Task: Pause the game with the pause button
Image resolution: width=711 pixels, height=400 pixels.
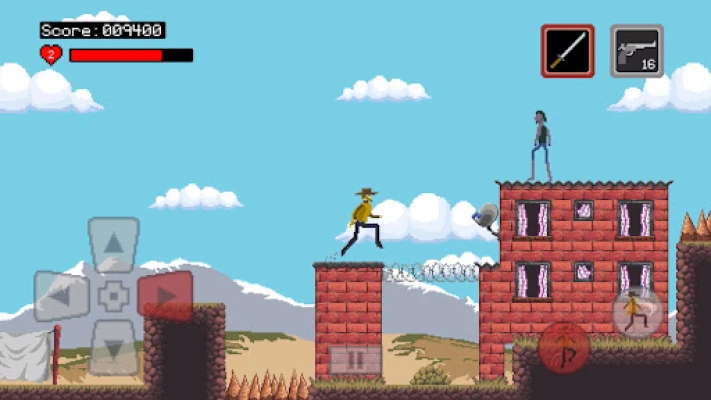Action: point(355,359)
